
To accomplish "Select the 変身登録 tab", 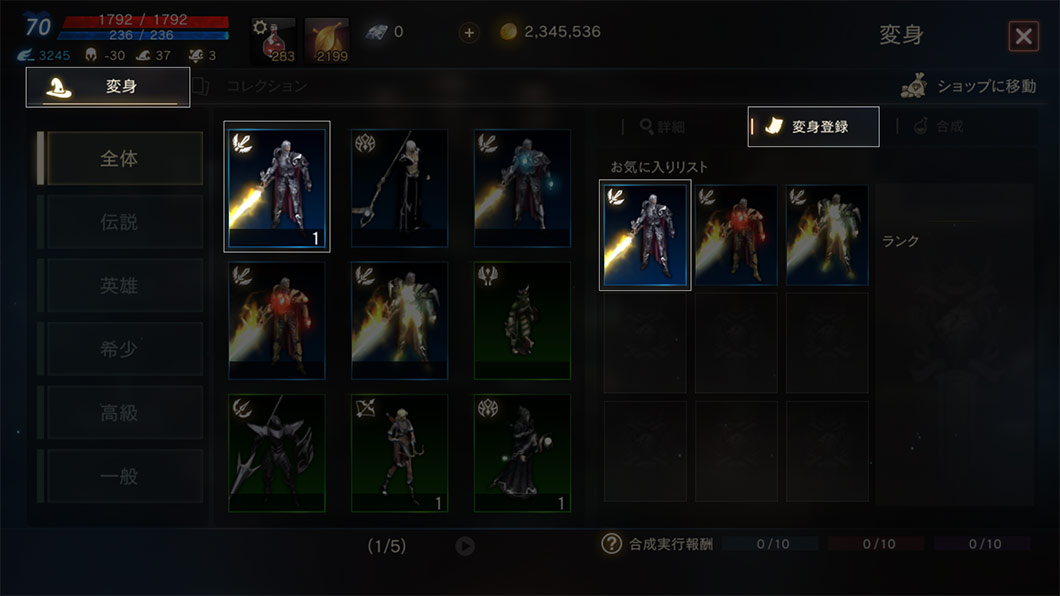I will pyautogui.click(x=813, y=127).
